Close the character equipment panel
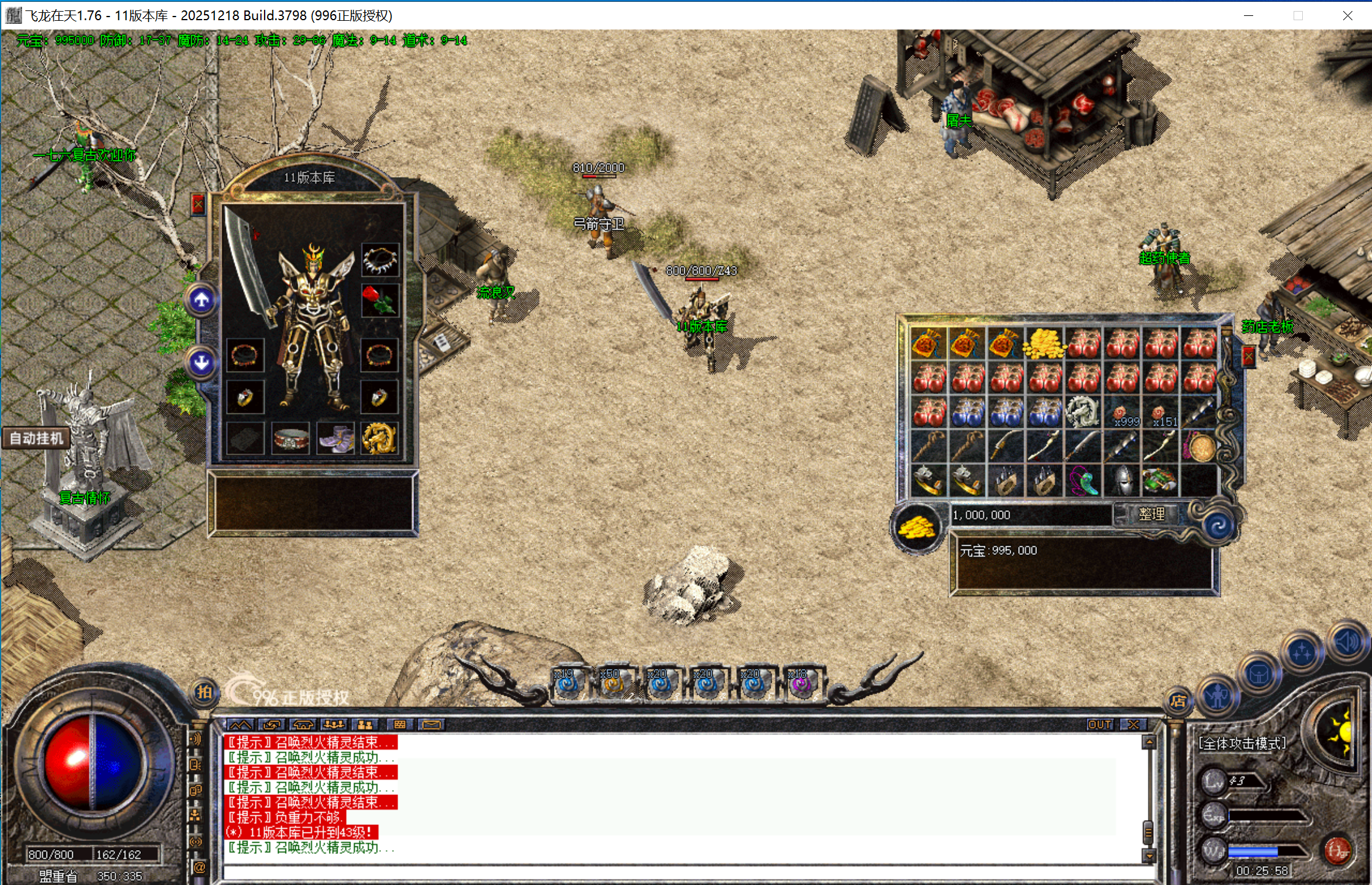This screenshot has width=1372, height=885. click(x=198, y=205)
